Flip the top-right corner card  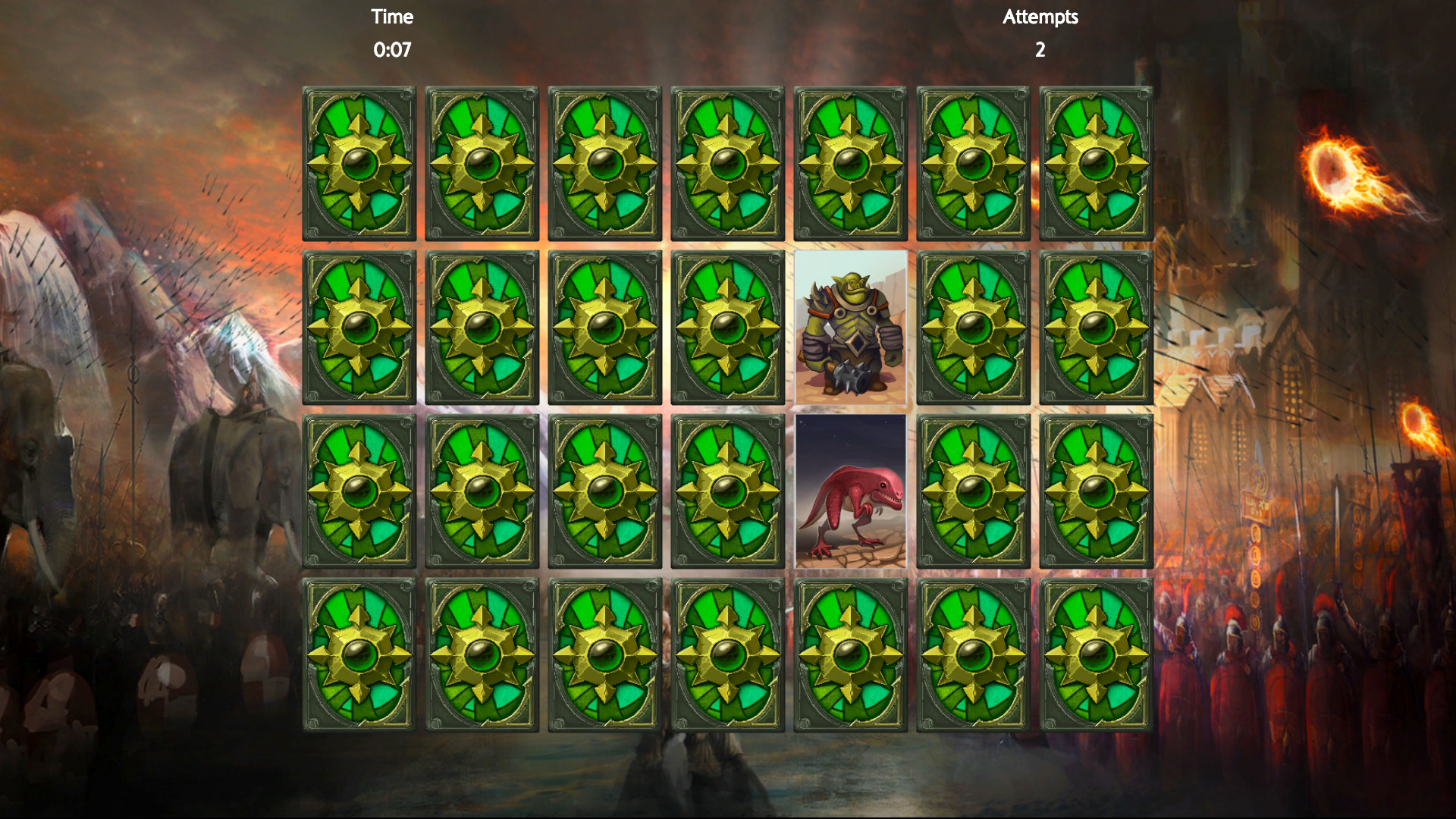[1097, 163]
